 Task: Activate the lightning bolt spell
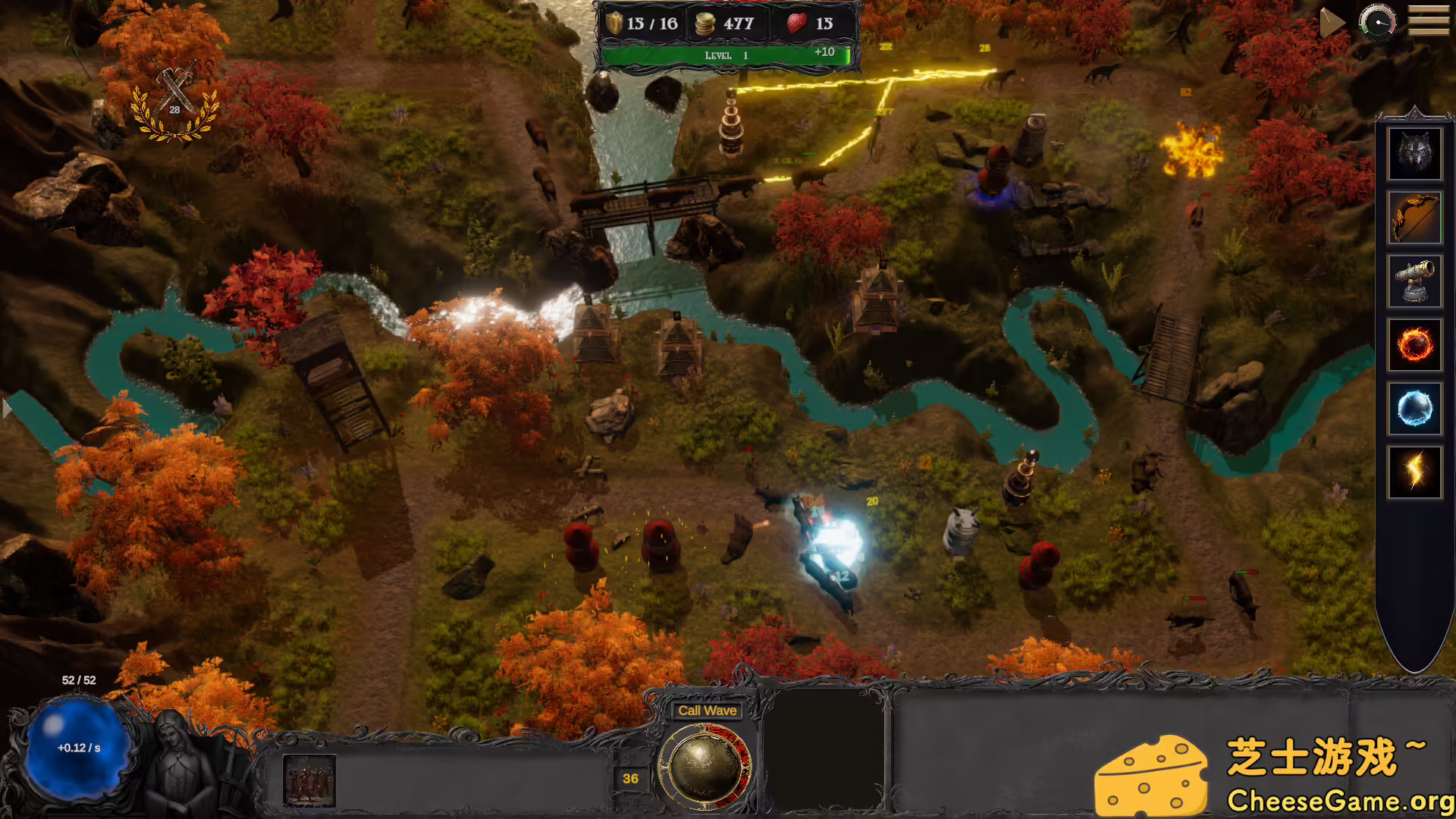pyautogui.click(x=1414, y=472)
